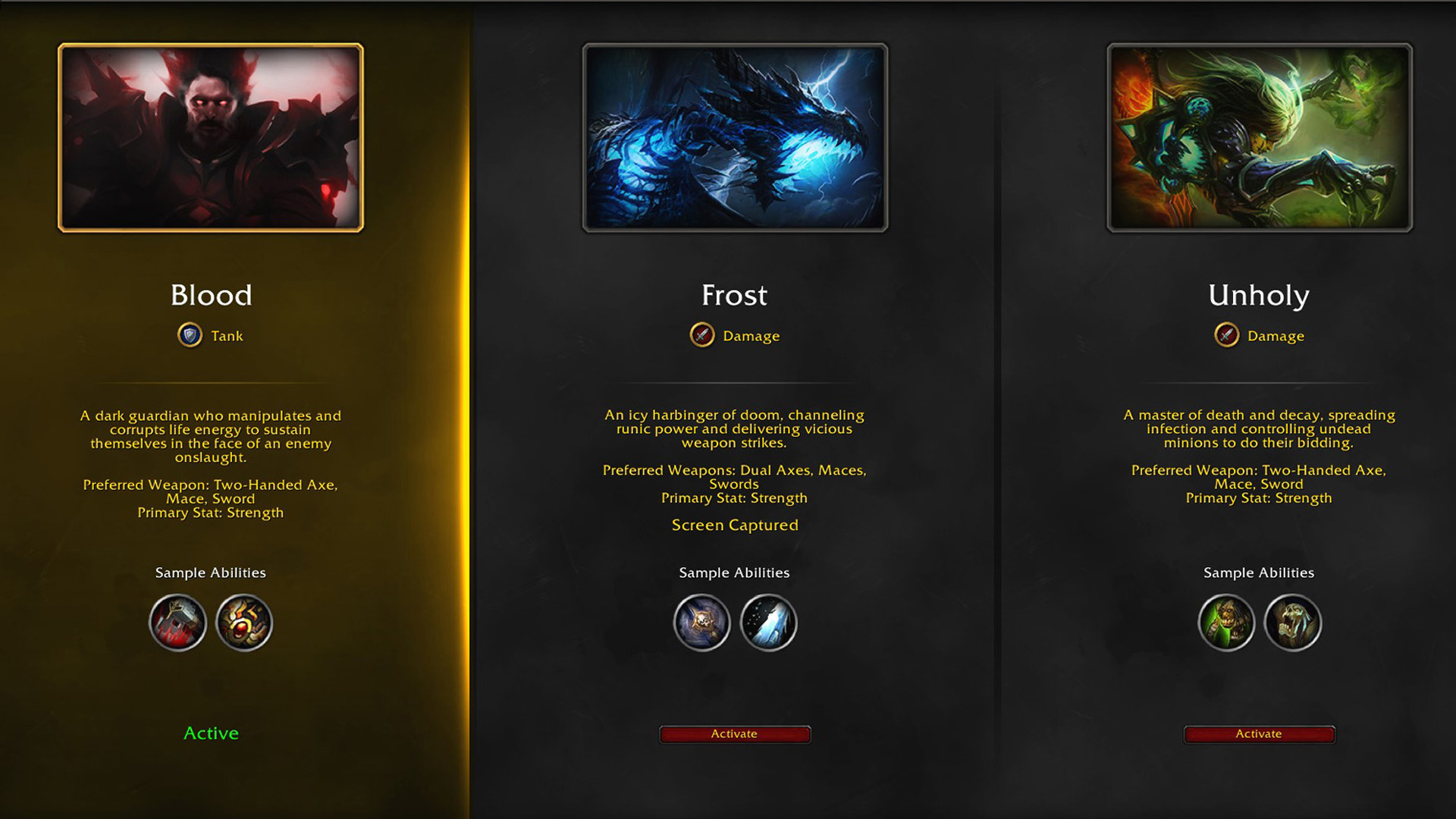Click the shield Tank role icon under Blood

(189, 334)
